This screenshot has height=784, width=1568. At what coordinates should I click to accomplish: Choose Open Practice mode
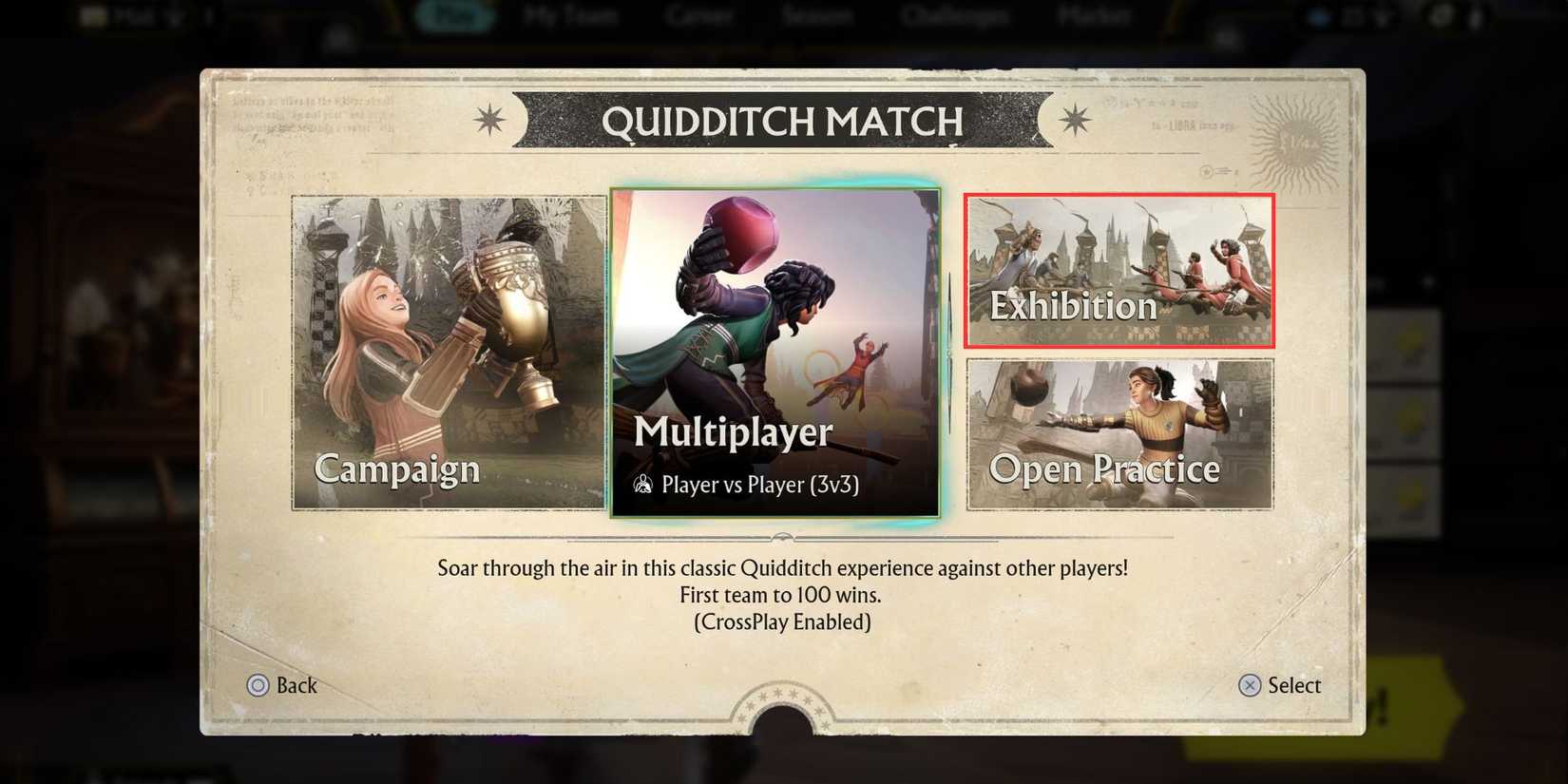[1119, 434]
